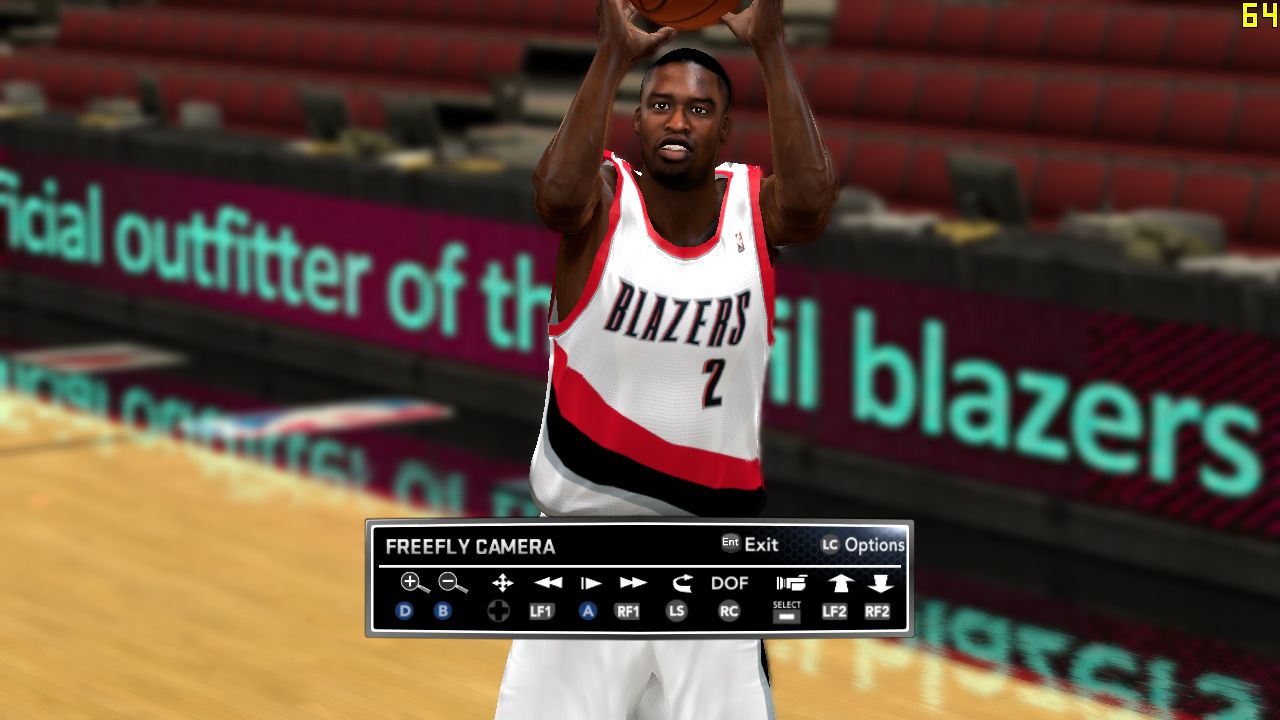Image resolution: width=1280 pixels, height=720 pixels.
Task: Select the curved rotate arrow icon
Action: (x=682, y=583)
